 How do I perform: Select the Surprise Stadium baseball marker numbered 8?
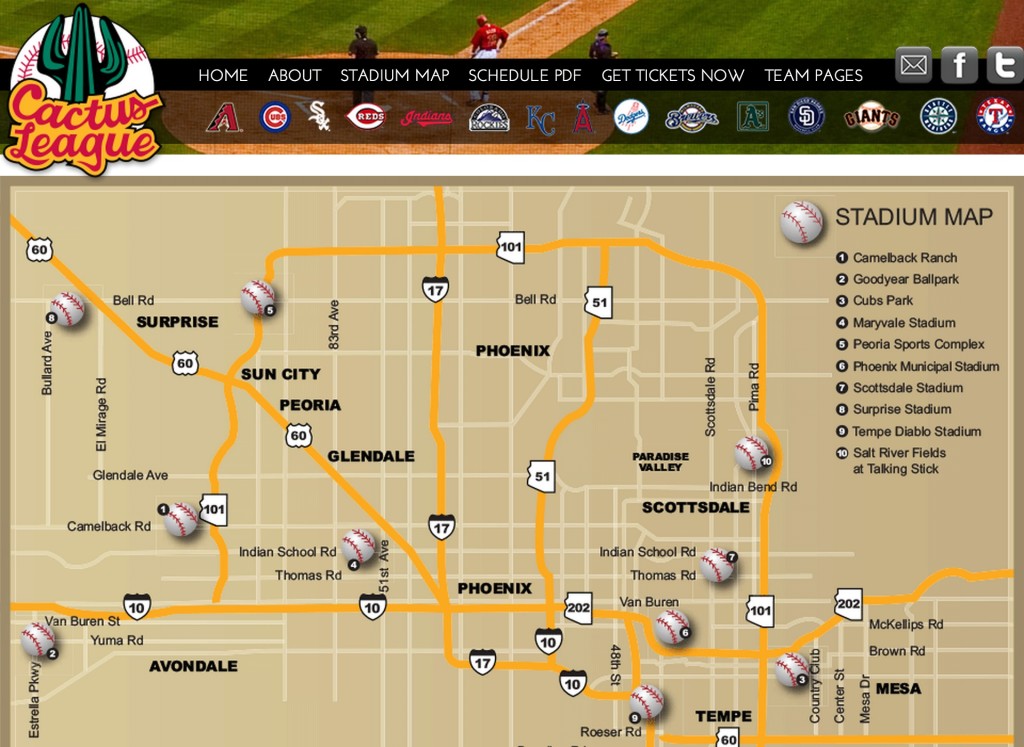(x=67, y=309)
